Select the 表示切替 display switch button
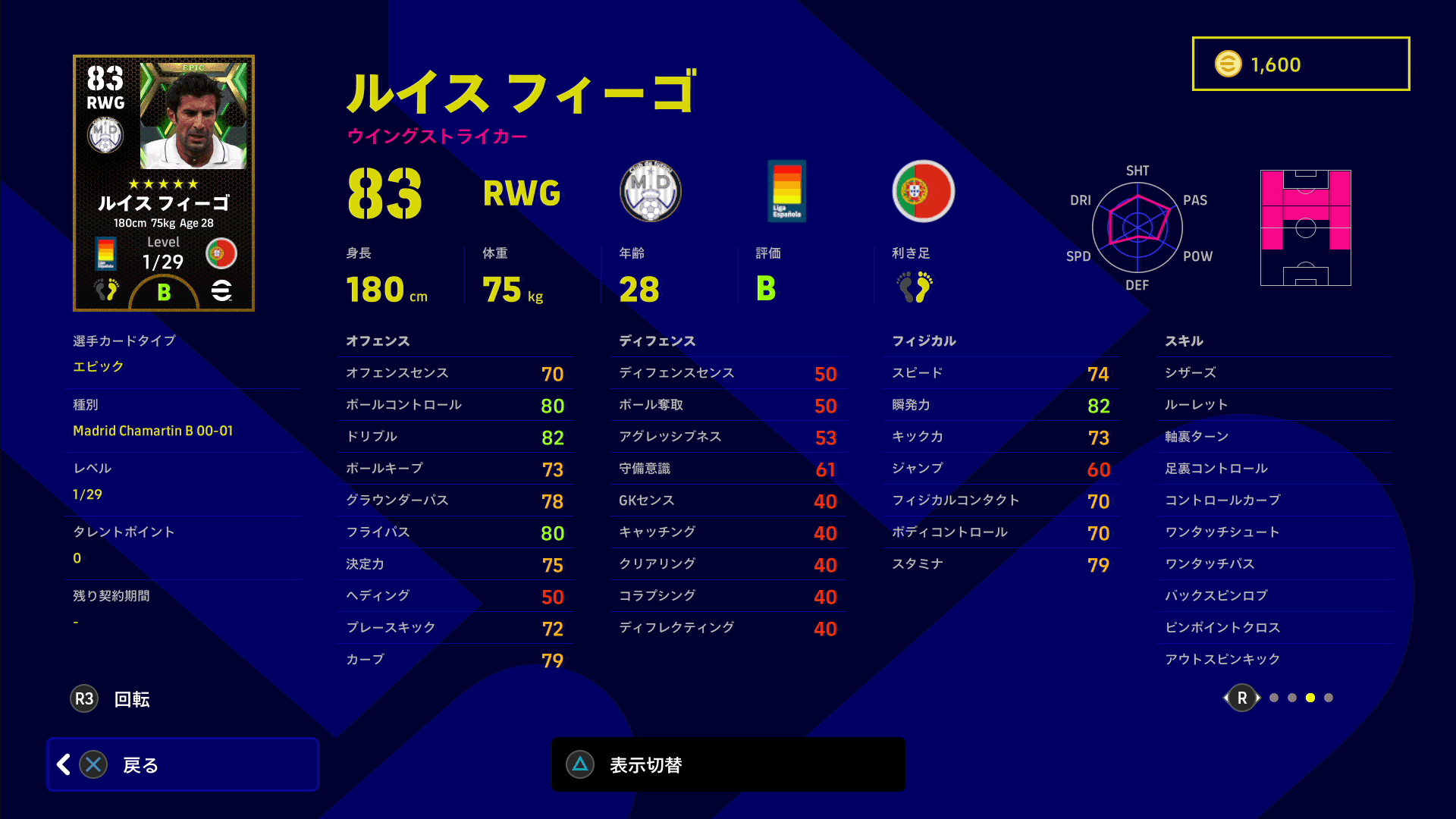 point(728,764)
